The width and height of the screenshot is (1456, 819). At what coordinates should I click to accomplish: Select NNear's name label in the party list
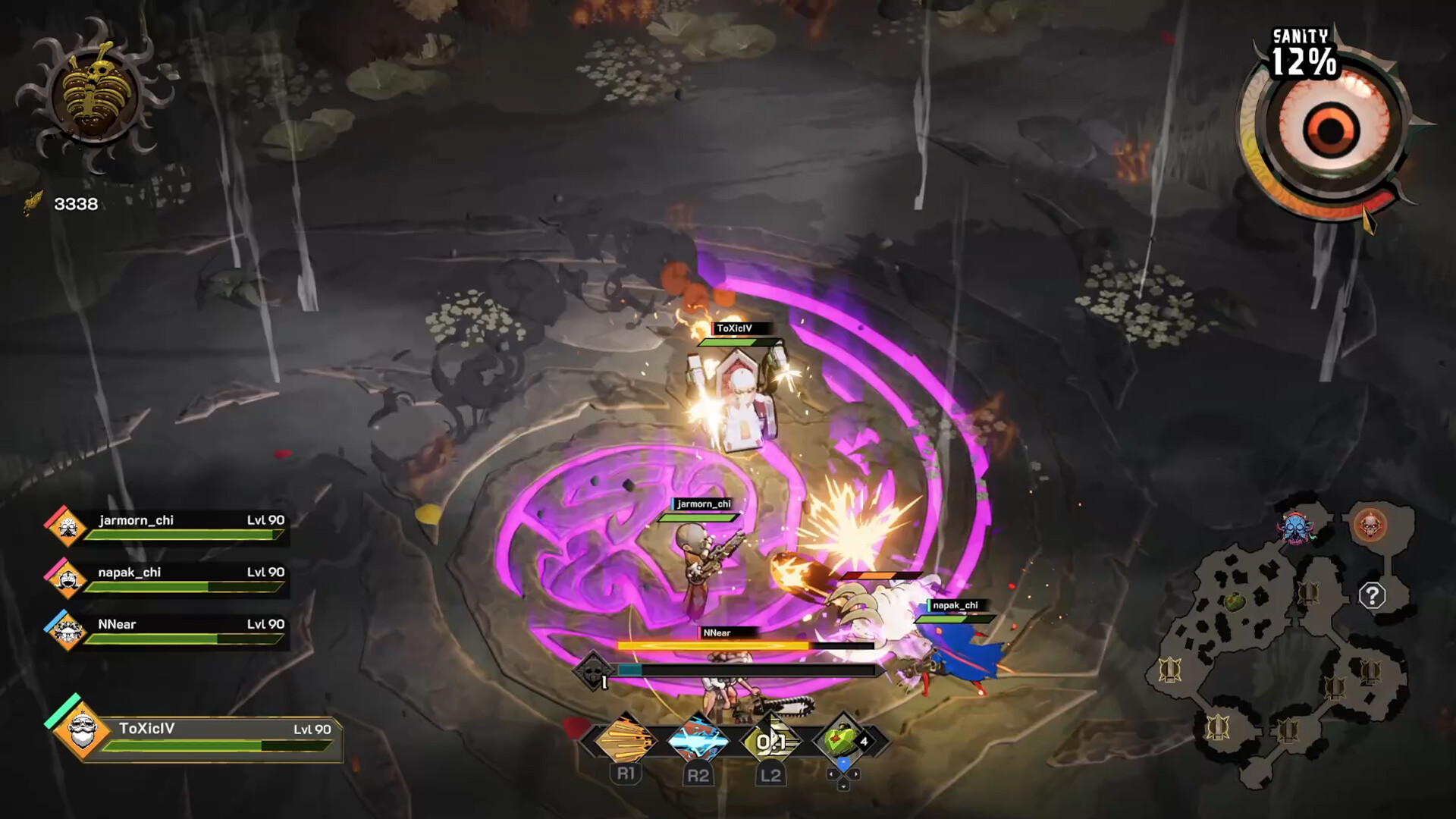pyautogui.click(x=118, y=625)
